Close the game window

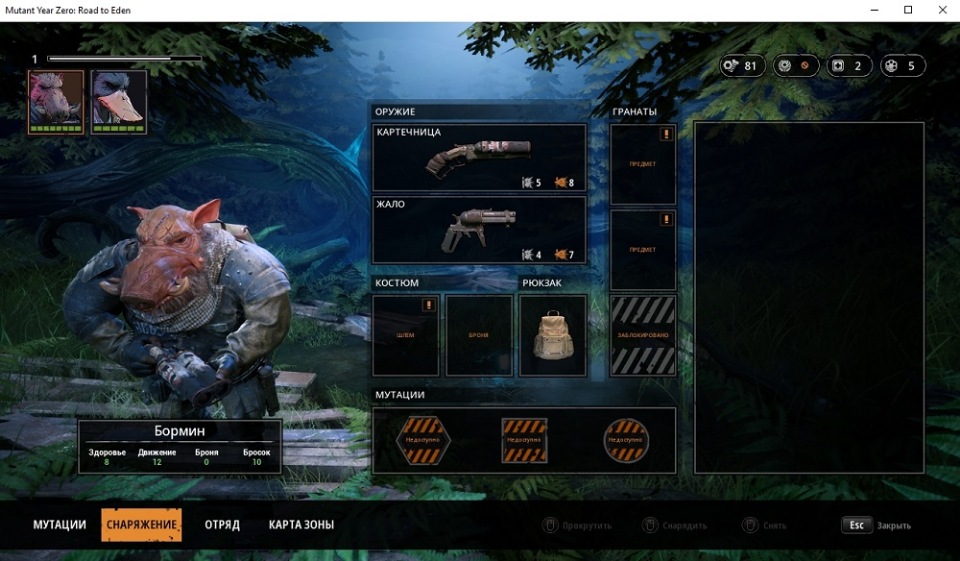click(939, 10)
